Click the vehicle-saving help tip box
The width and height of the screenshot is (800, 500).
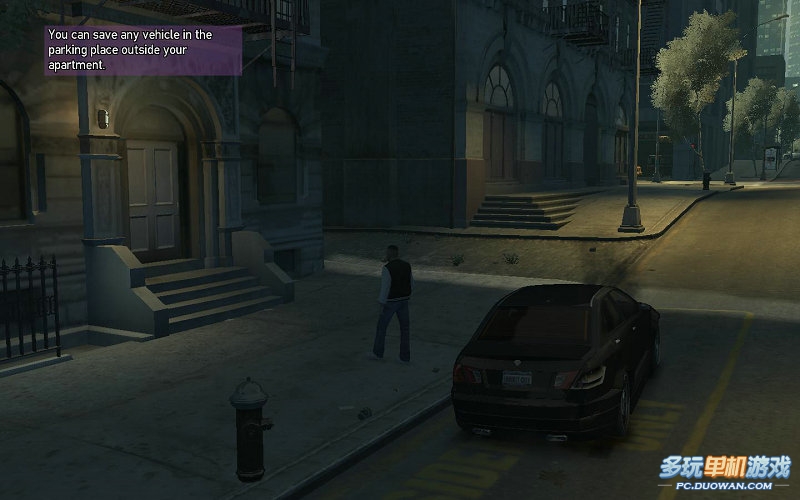coord(143,50)
